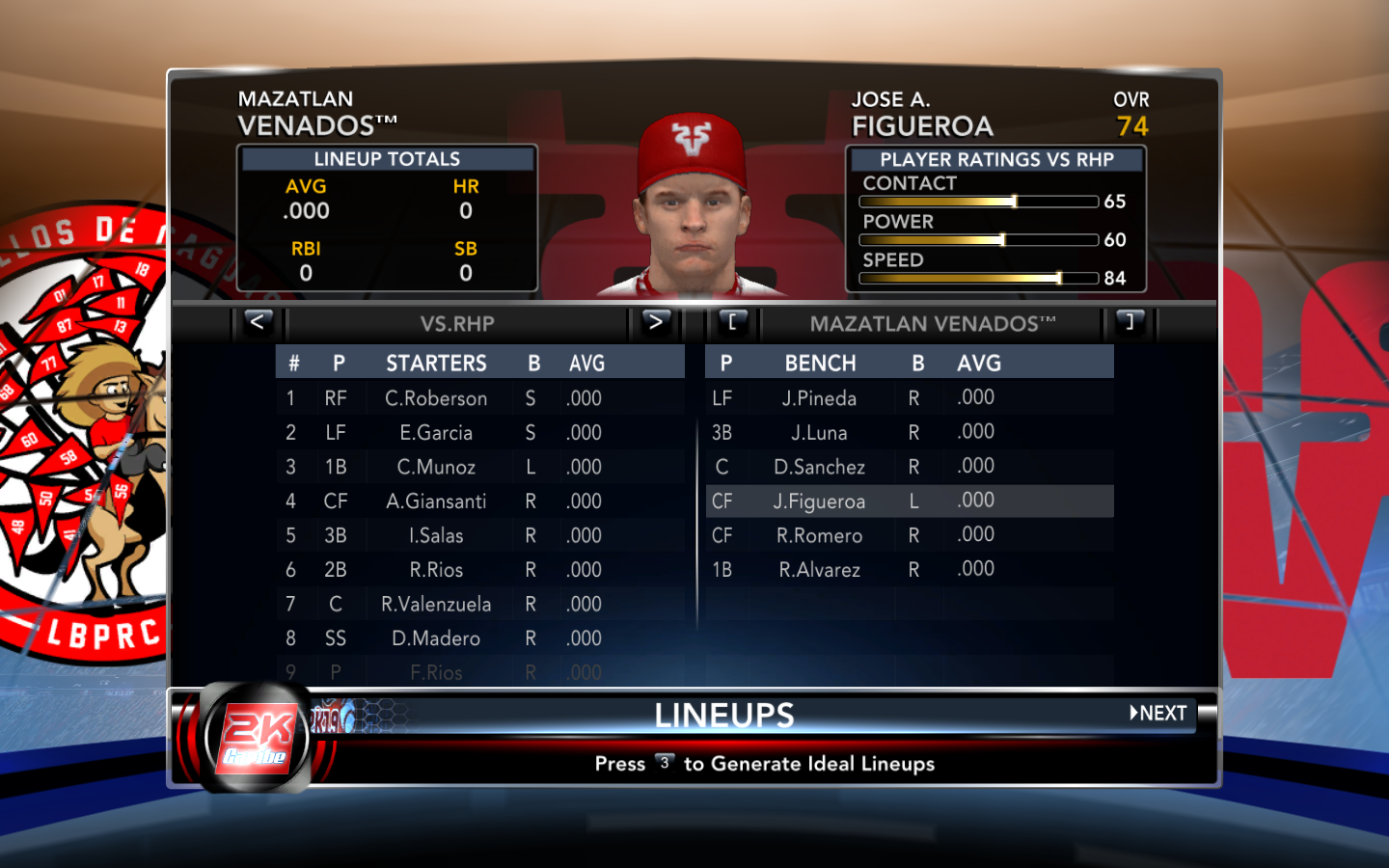Pick bench player R.Romero
1389x868 pixels.
(x=819, y=536)
